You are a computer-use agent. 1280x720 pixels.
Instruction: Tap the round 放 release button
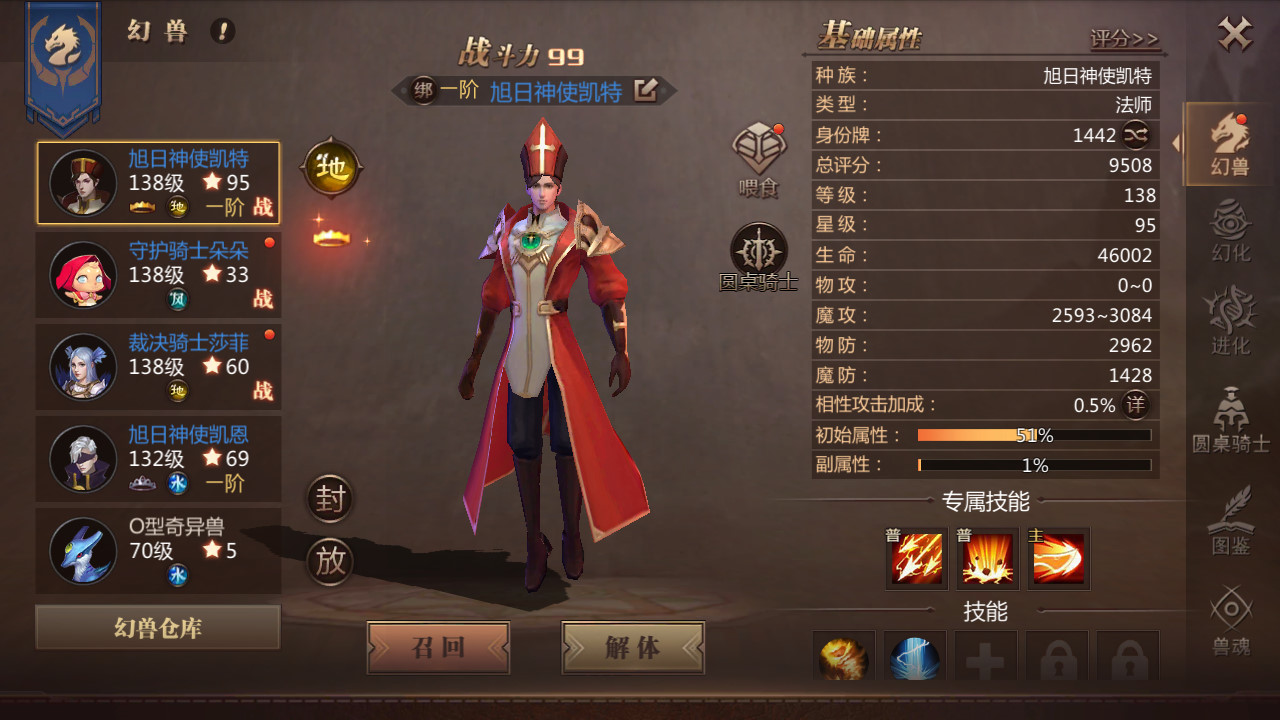[330, 561]
